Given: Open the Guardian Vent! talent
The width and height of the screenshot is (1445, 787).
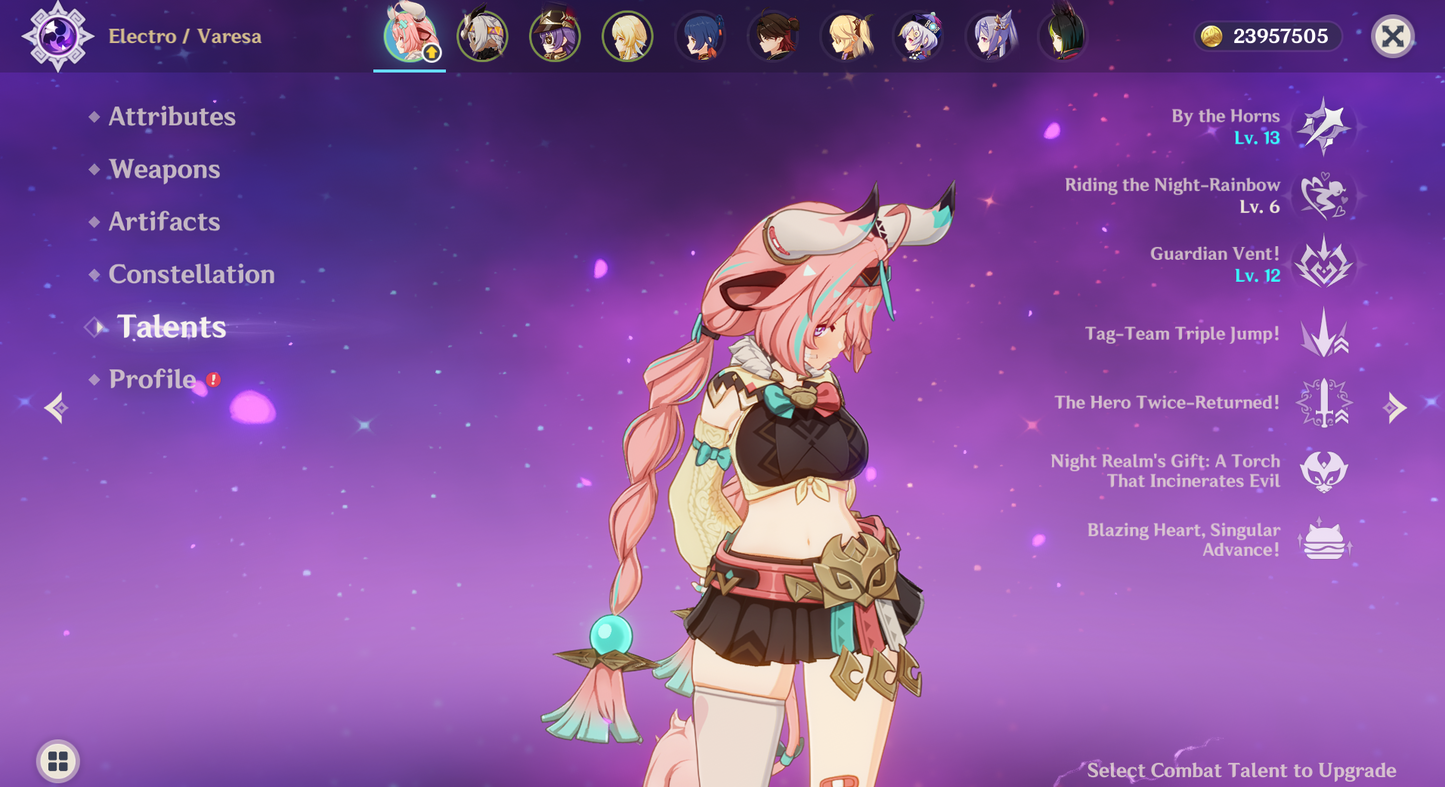Looking at the screenshot, I should pyautogui.click(x=1323, y=265).
